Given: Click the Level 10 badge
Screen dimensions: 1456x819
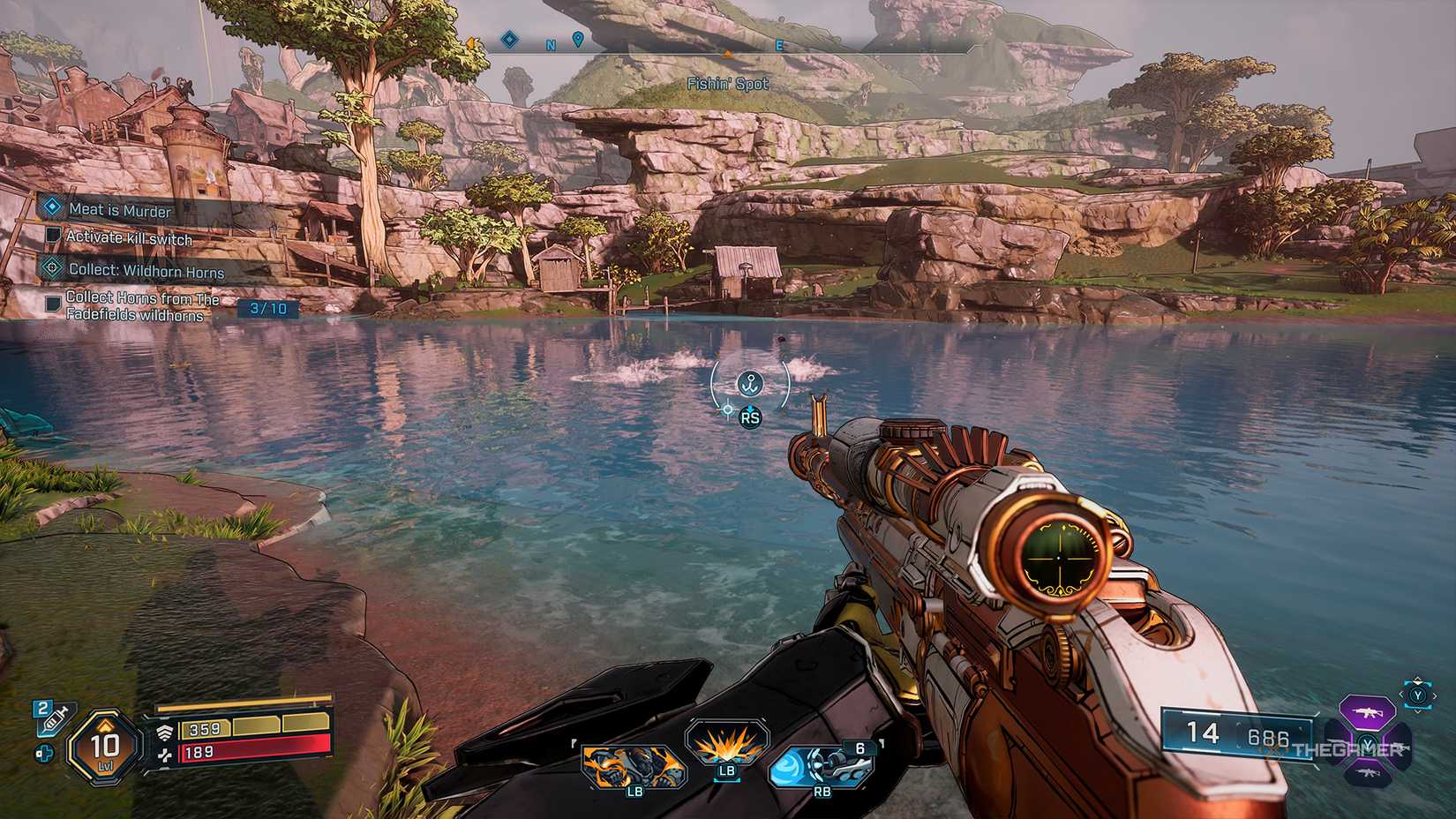Looking at the screenshot, I should pos(103,745).
